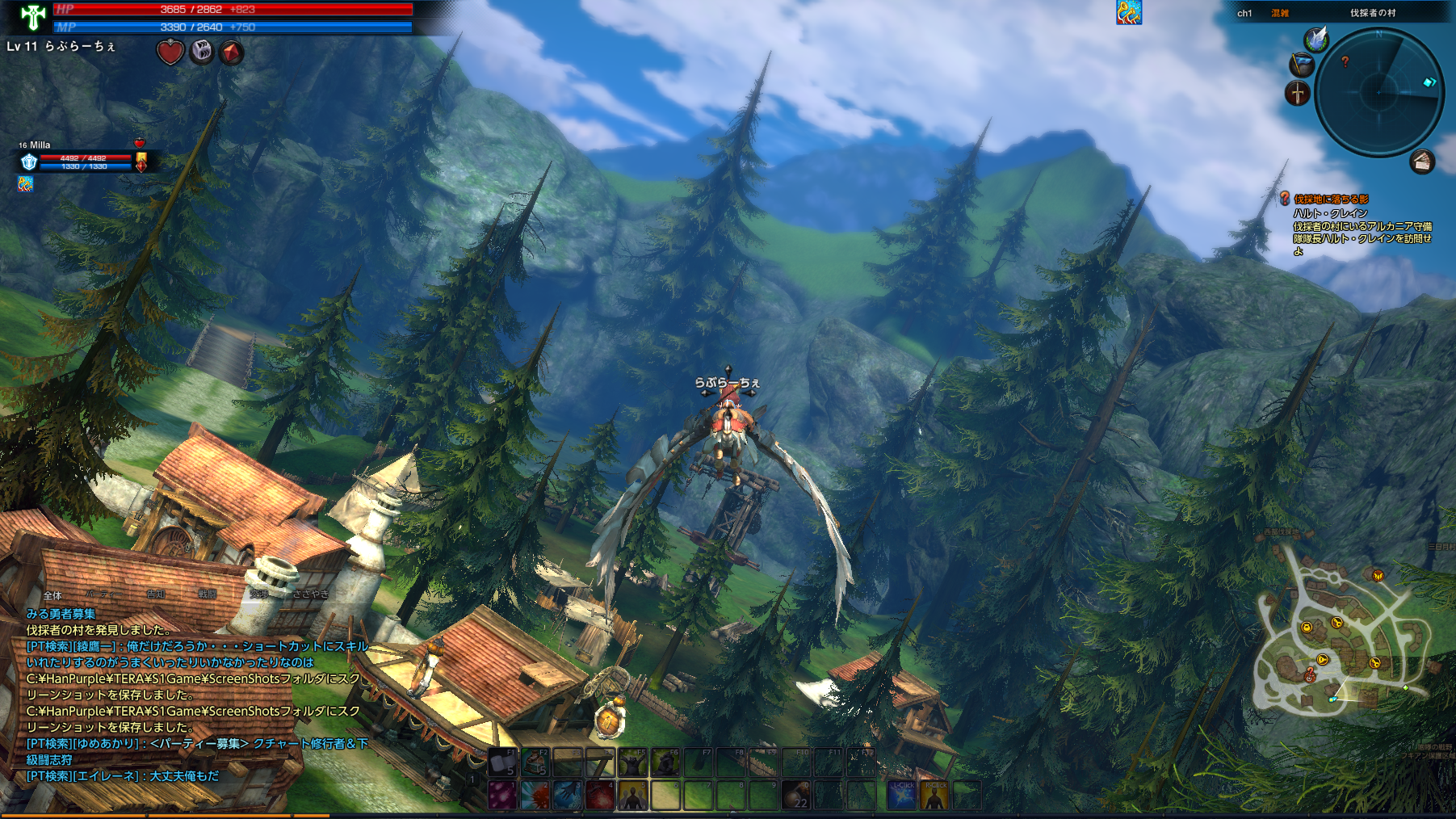
Task: Cast the red burst skill in slot 2
Action: point(535,795)
